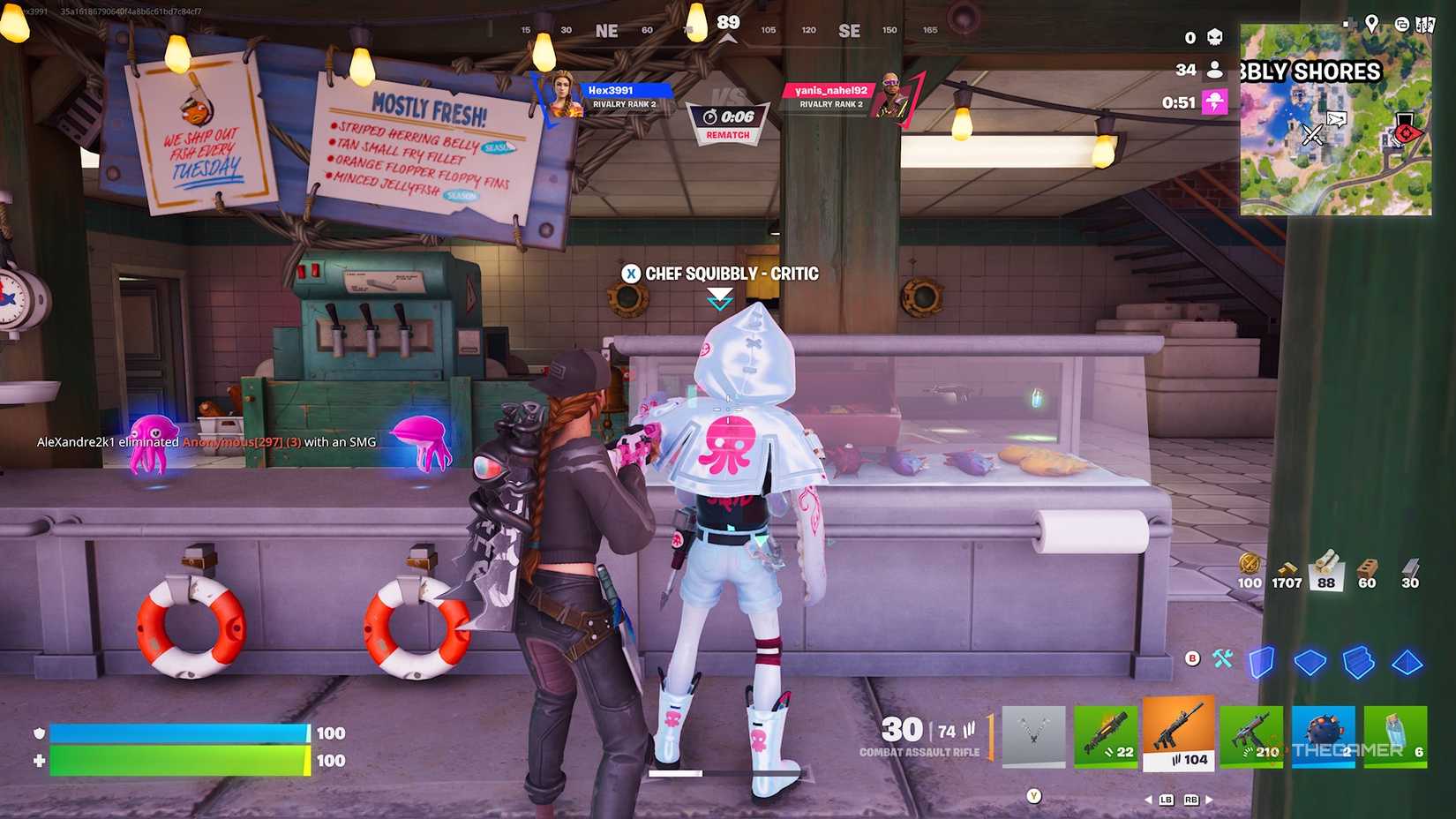Click the storm timer lightning icon
1456x819 pixels.
coord(1216,100)
